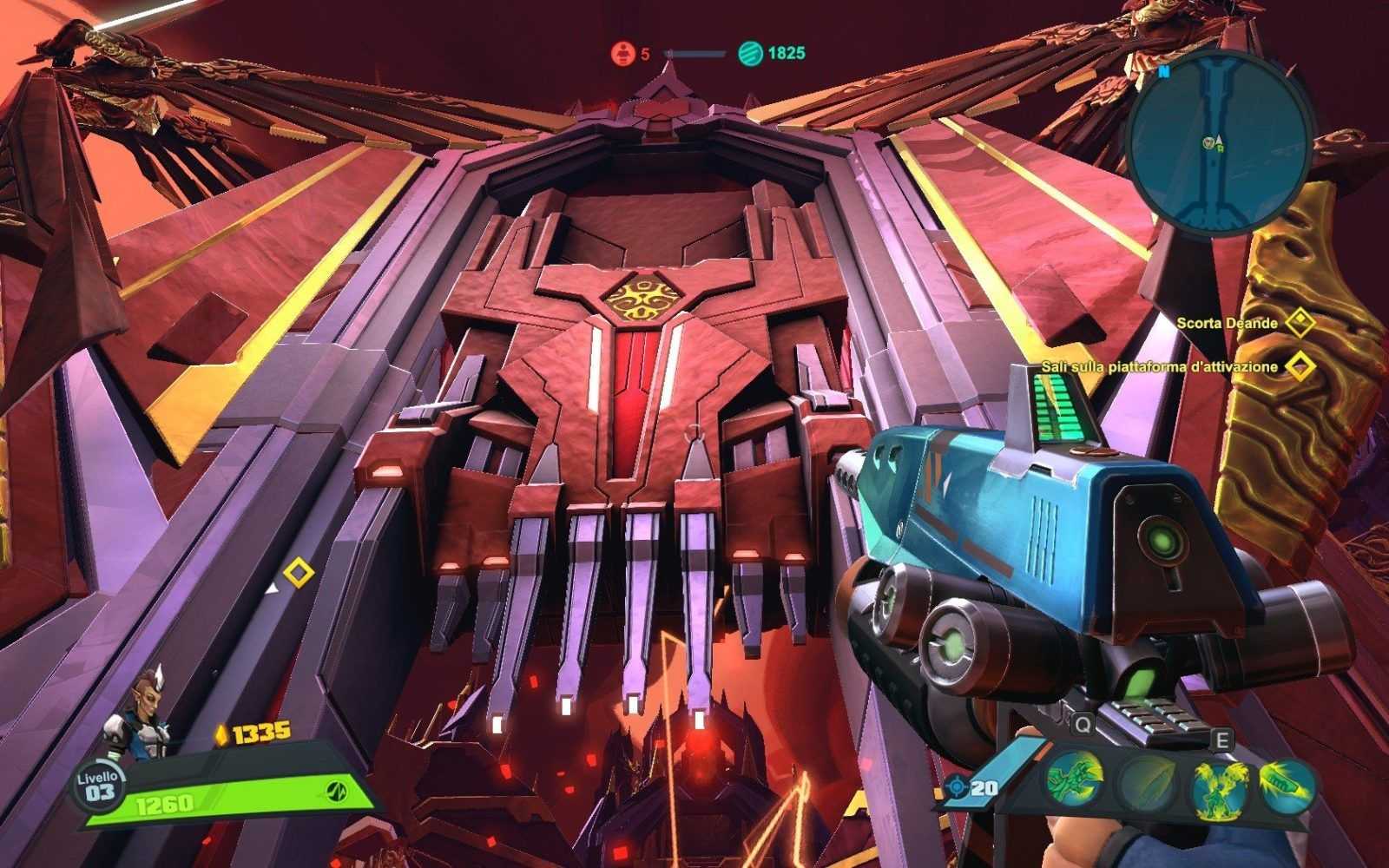Activate the green glowing gun ability
Viewport: 1389px width, 868px height.
1286,783
